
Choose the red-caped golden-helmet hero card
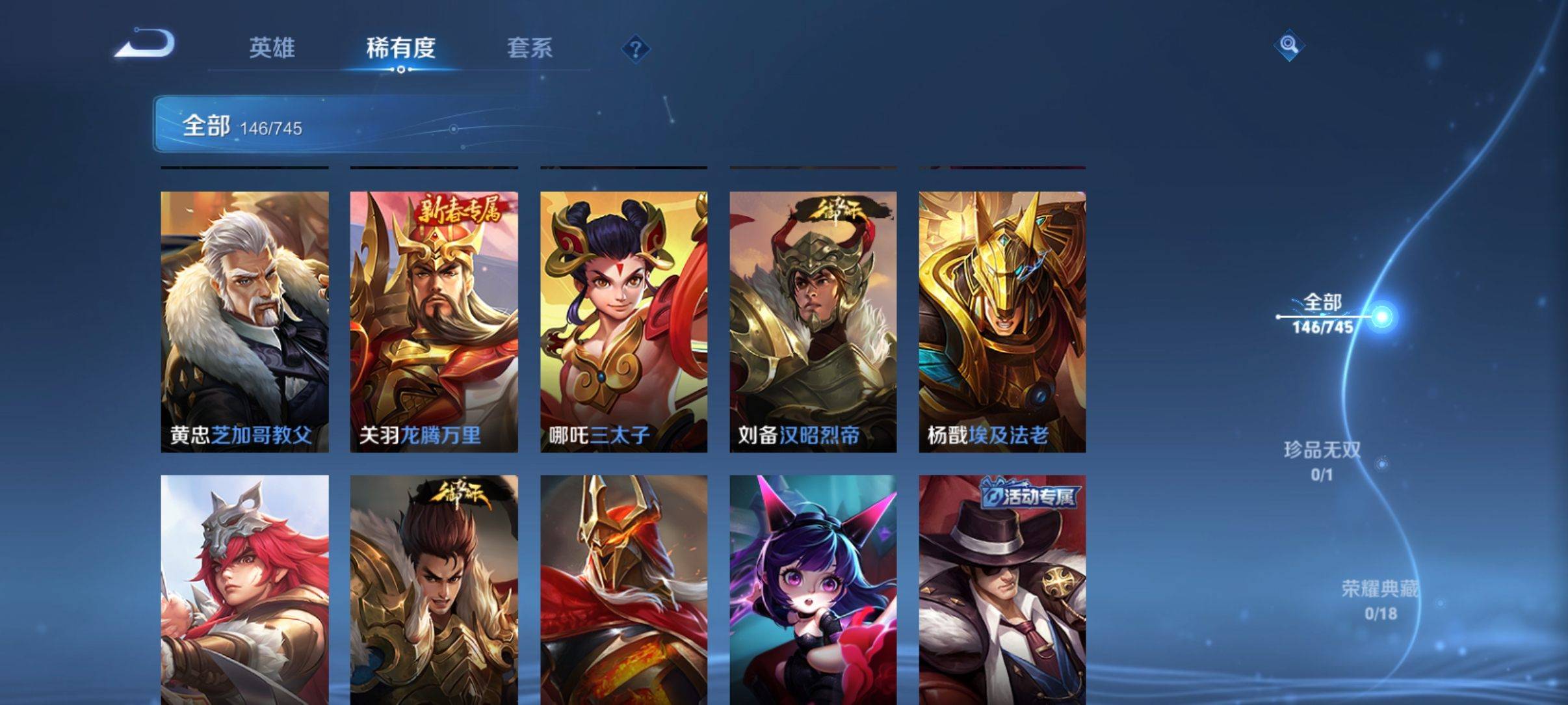623,589
